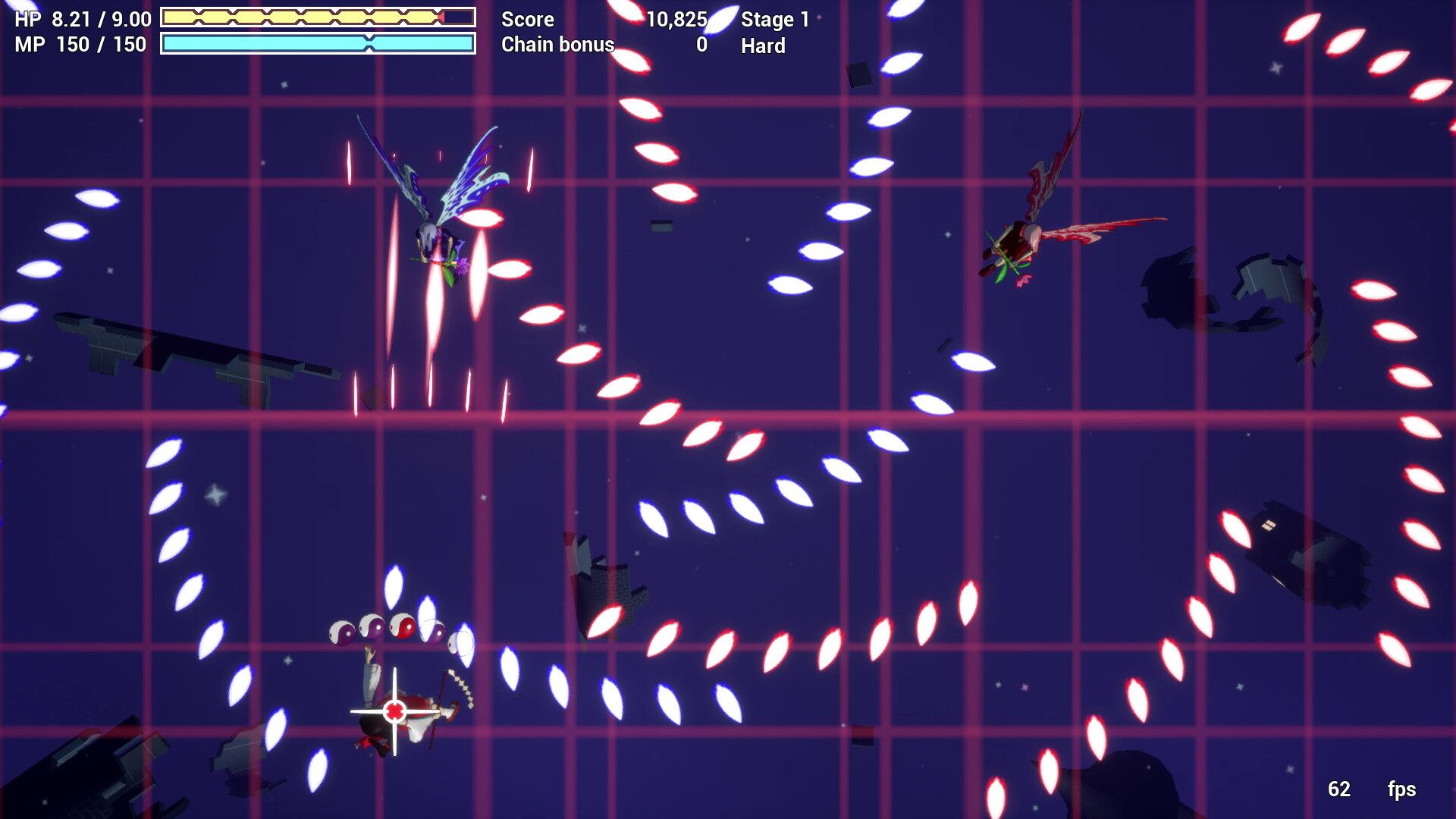This screenshot has height=819, width=1456.
Task: Click the red crosshair target marker
Action: (x=396, y=711)
